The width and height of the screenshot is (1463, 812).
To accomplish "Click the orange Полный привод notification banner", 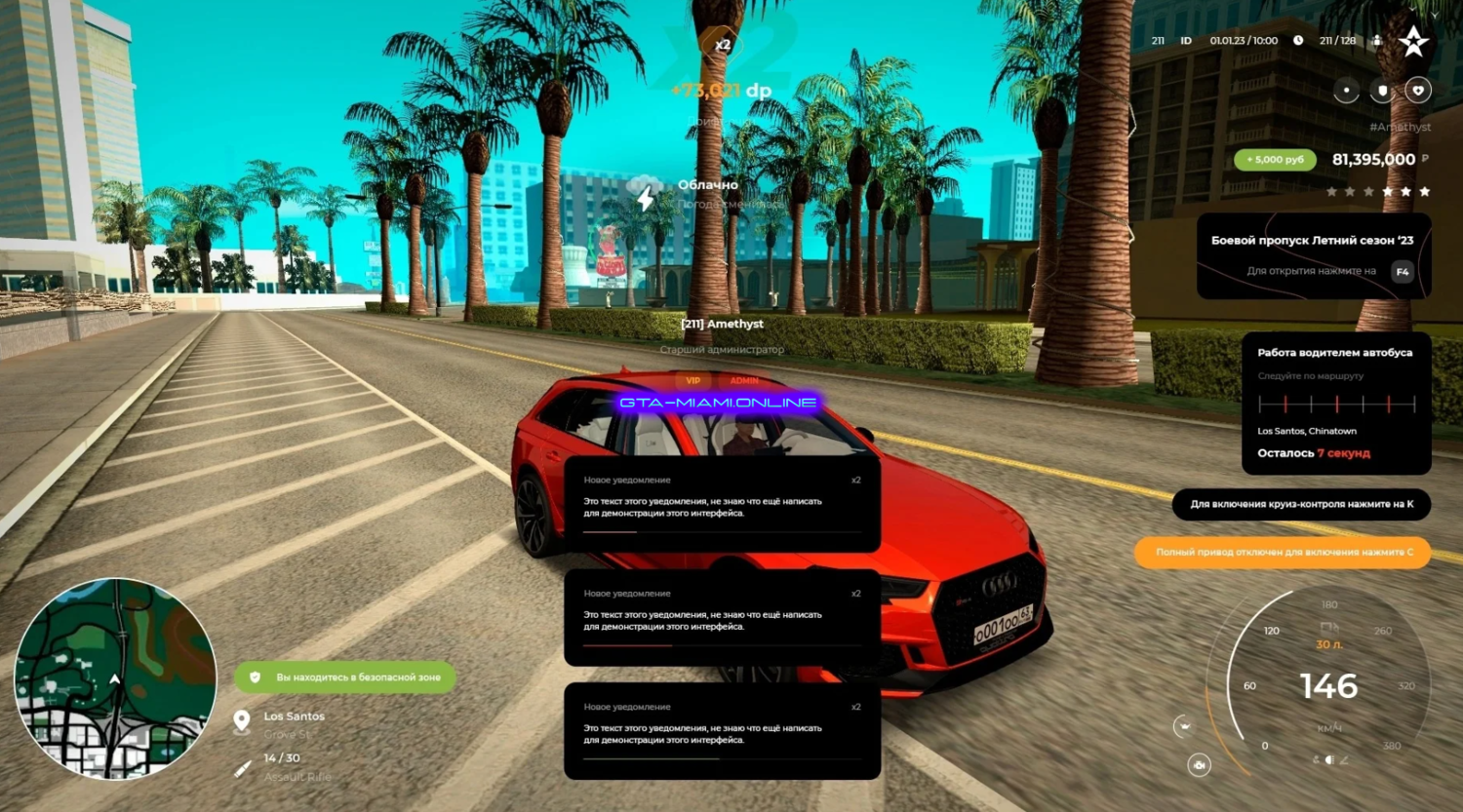I will (1284, 552).
